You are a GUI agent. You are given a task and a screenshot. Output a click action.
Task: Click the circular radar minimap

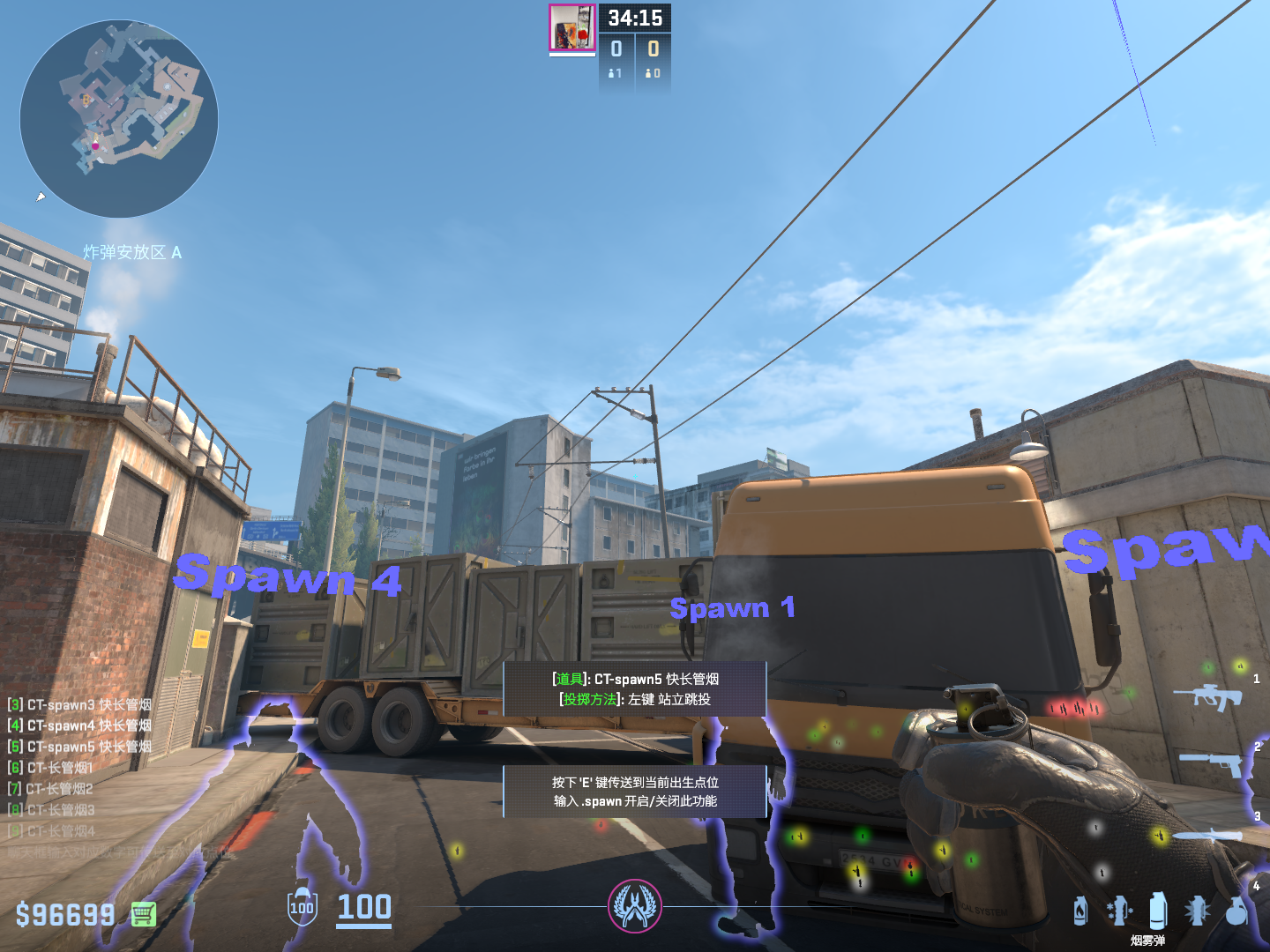click(x=119, y=119)
